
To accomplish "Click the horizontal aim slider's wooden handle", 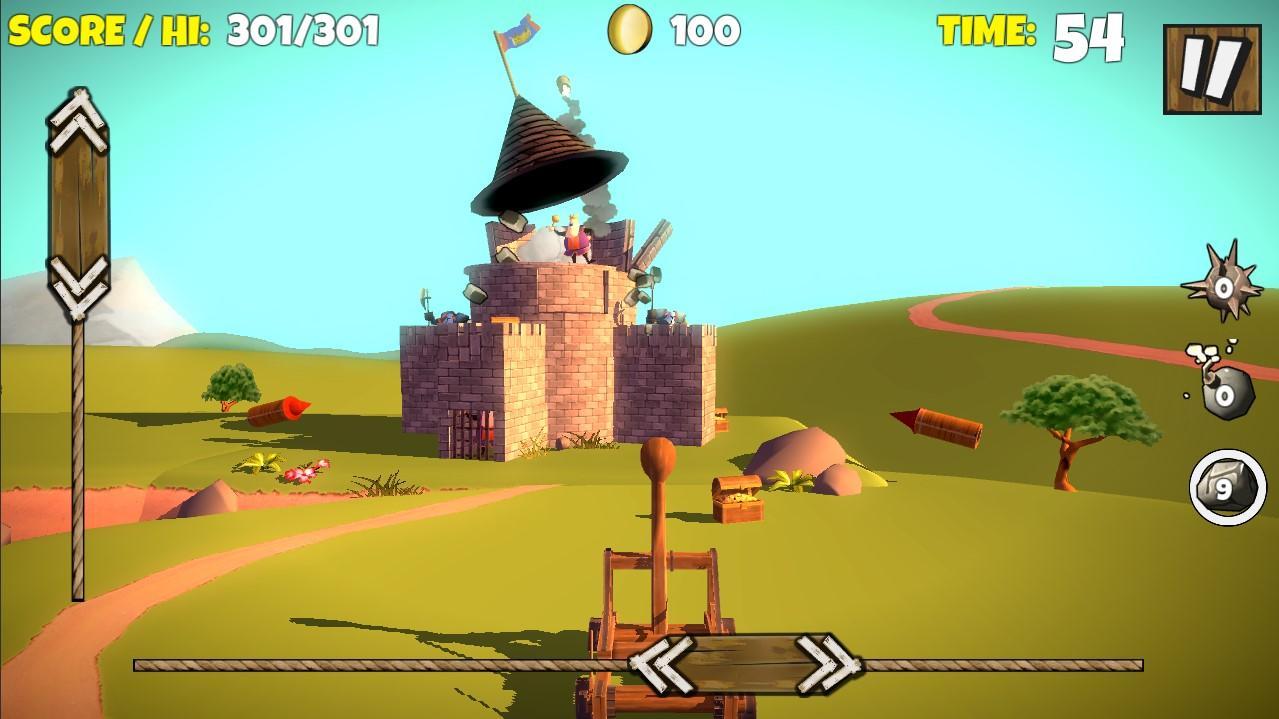I will click(744, 663).
